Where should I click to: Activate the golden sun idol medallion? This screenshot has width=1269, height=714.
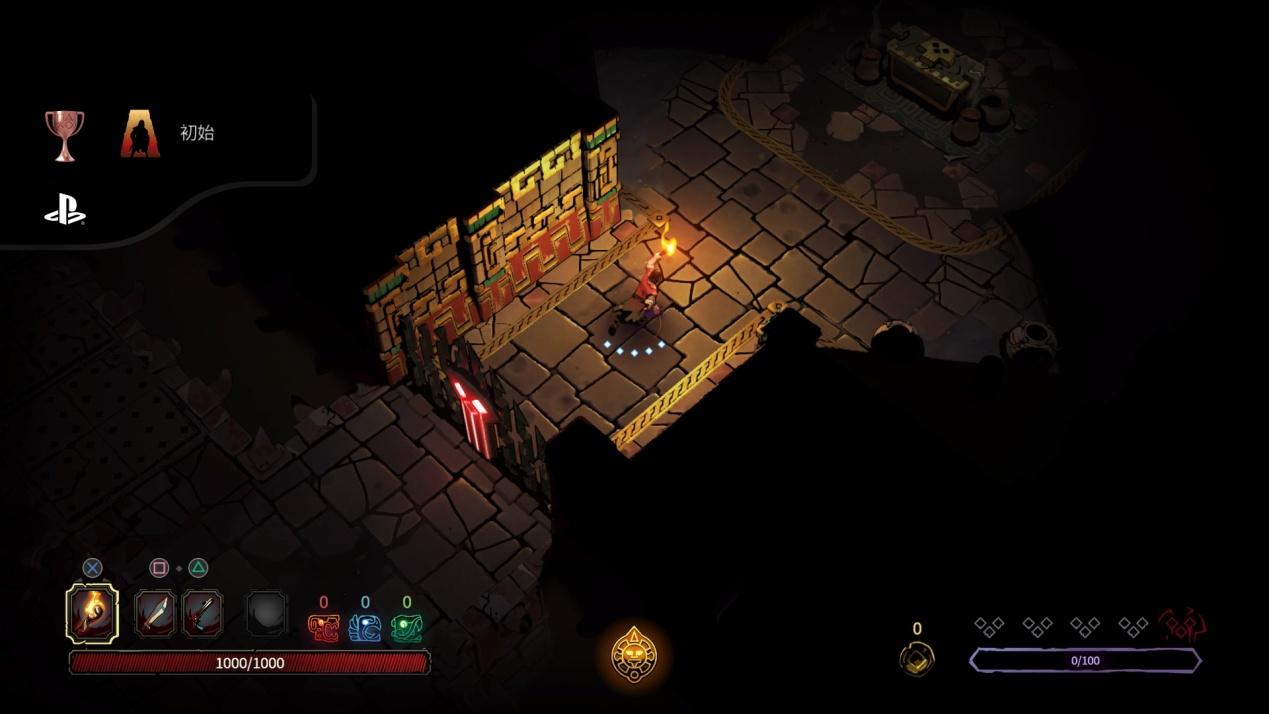coord(634,655)
